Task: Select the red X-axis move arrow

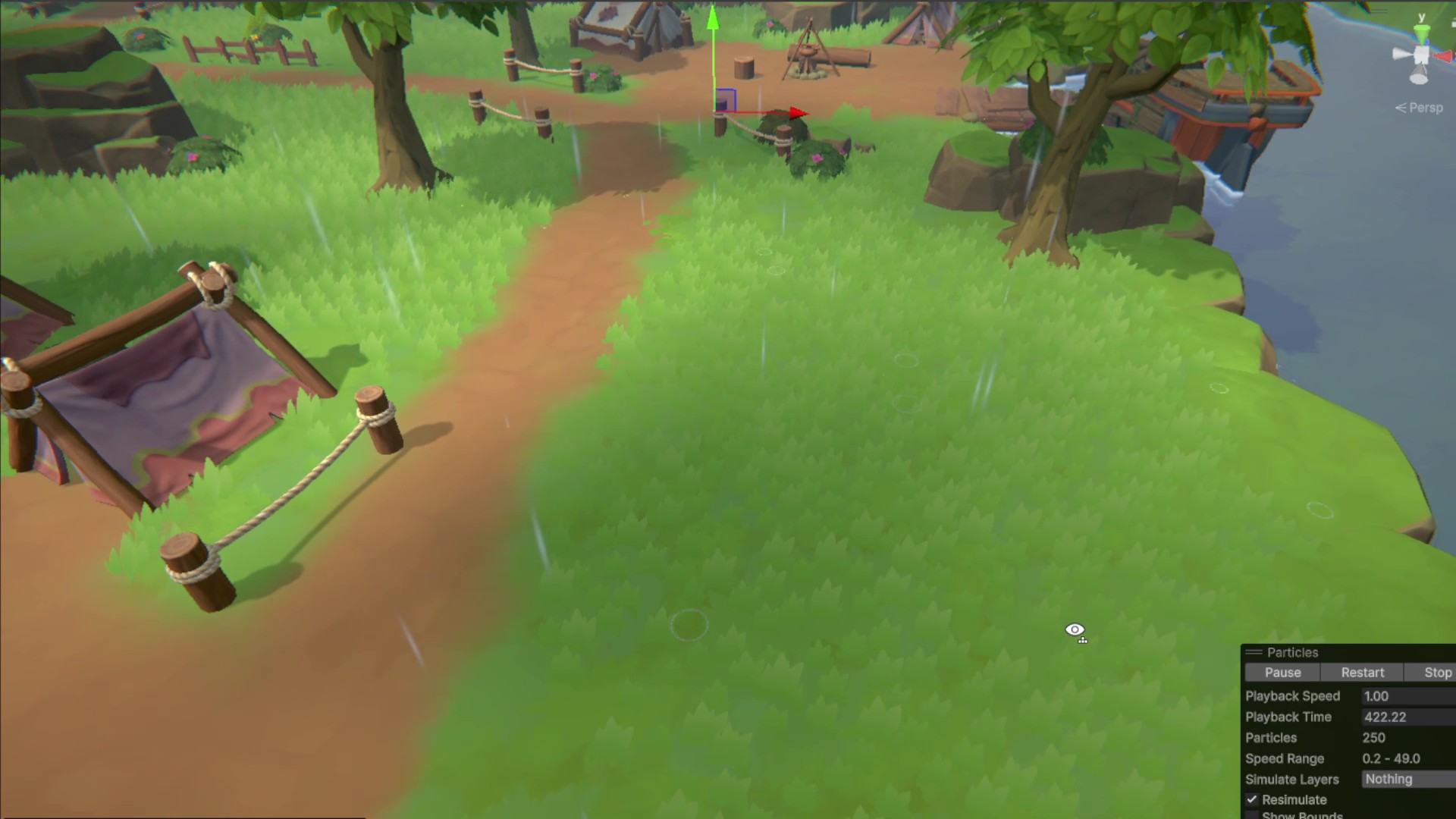Action: pyautogui.click(x=798, y=113)
